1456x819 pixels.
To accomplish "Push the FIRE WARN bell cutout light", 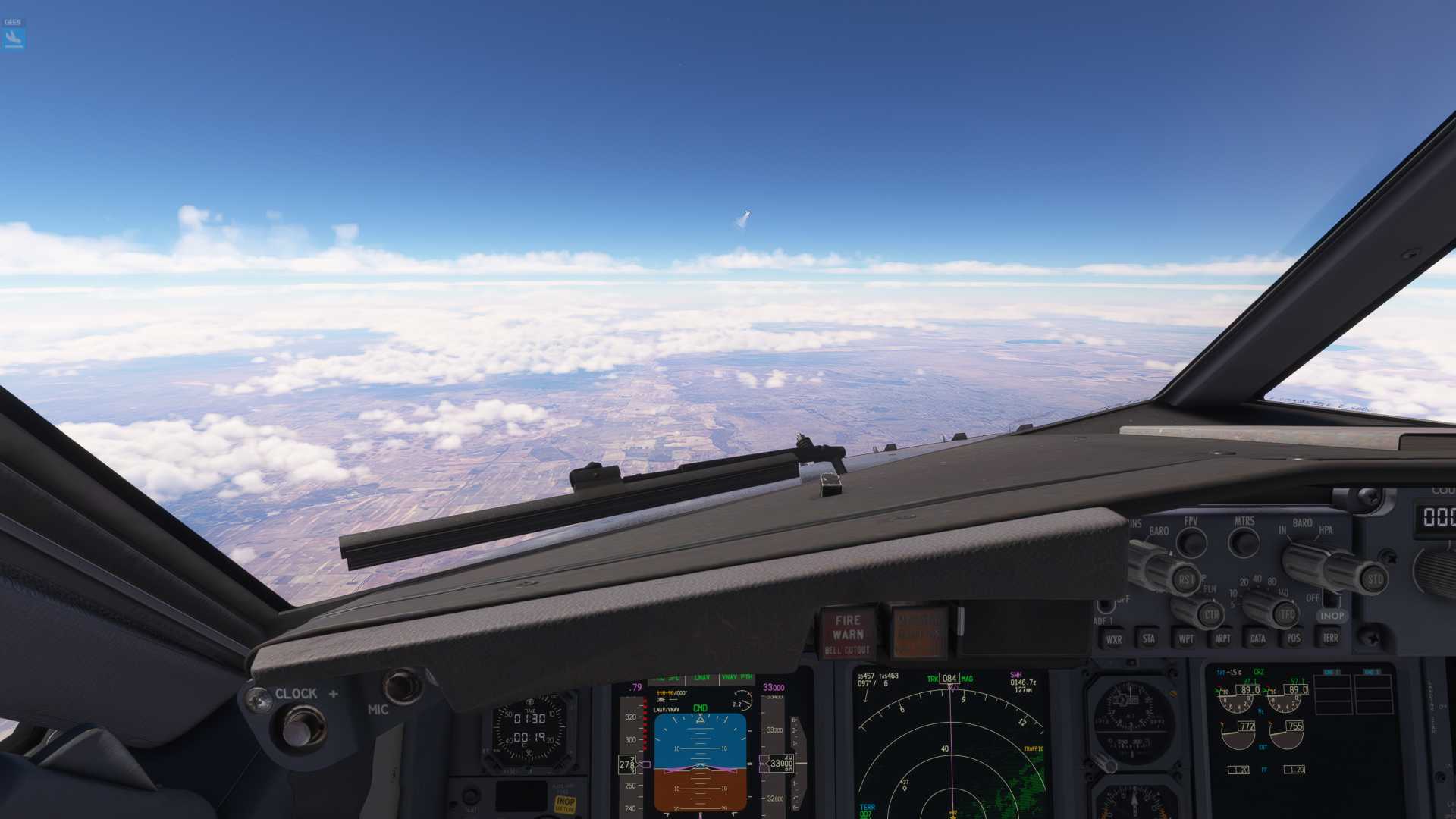I will (848, 634).
